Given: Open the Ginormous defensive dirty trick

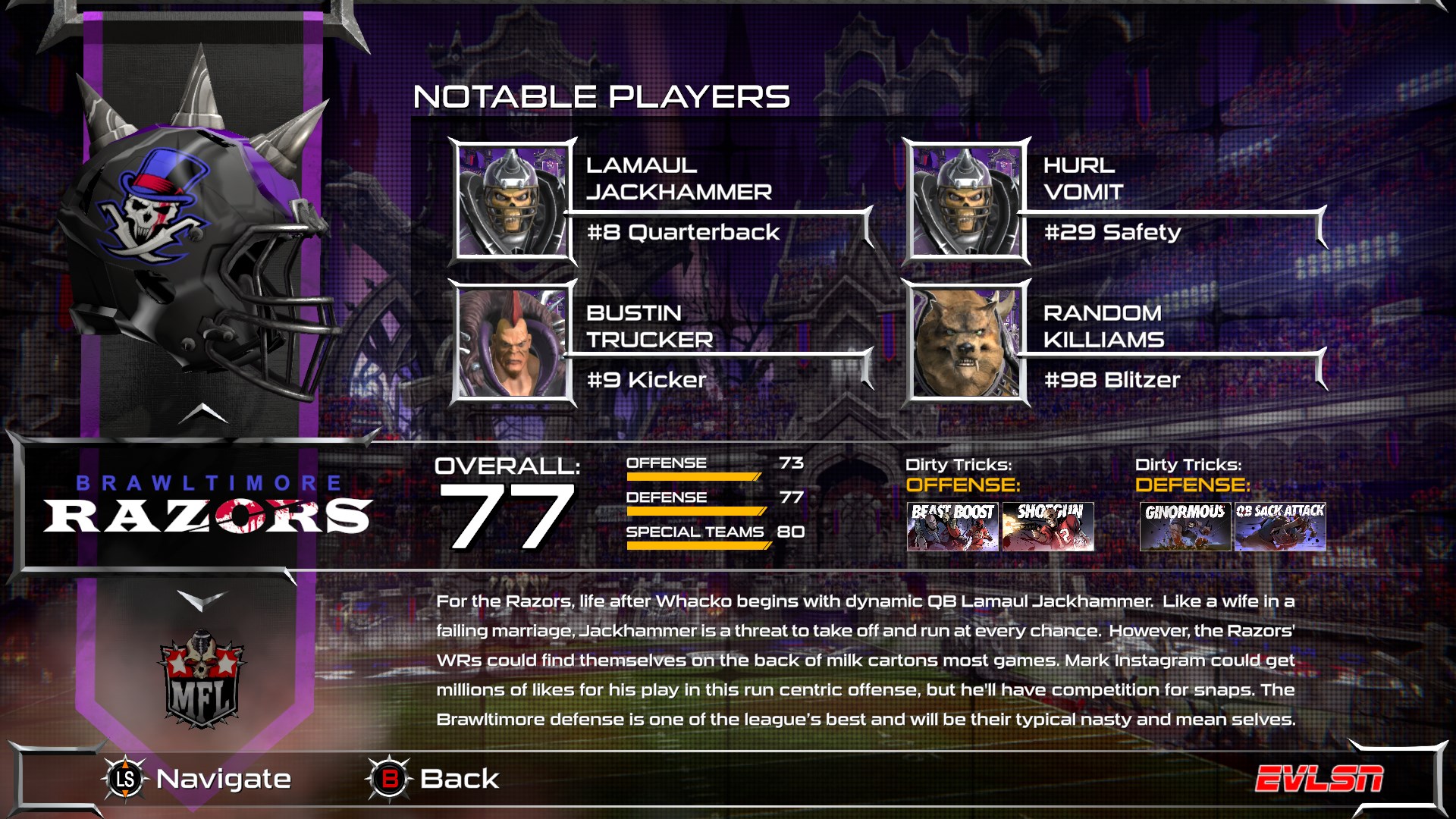Looking at the screenshot, I should pos(1187,526).
